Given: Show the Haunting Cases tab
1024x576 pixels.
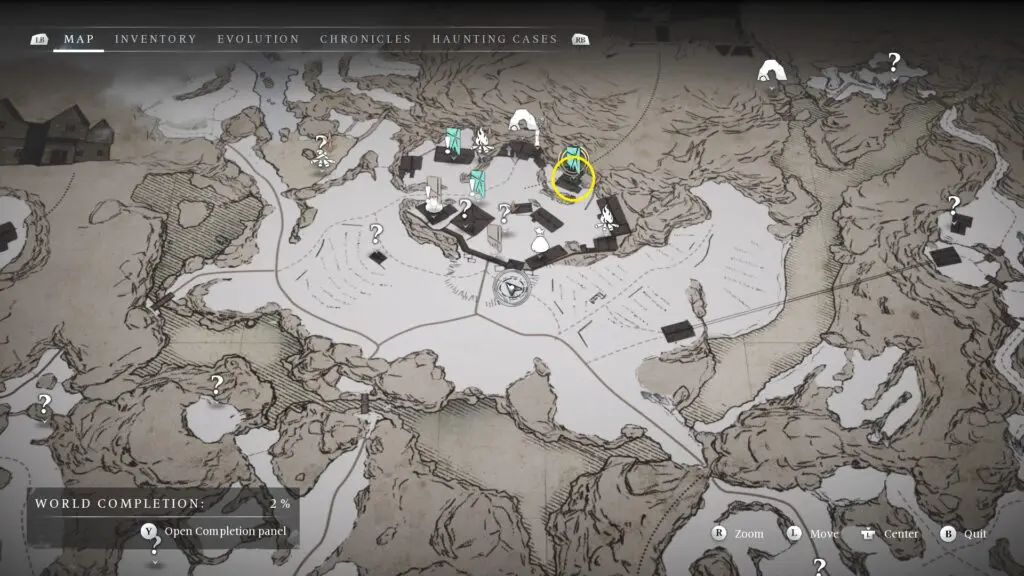Looking at the screenshot, I should pos(494,39).
